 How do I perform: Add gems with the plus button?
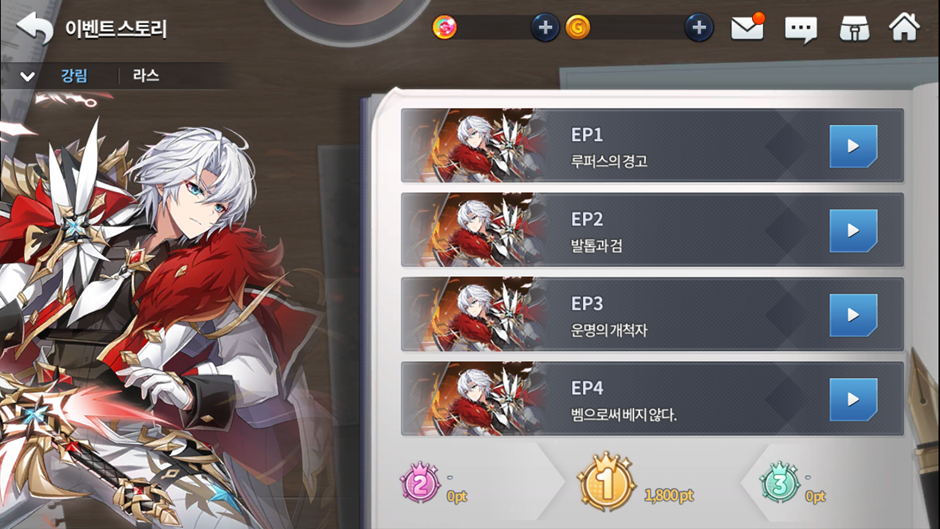tap(544, 28)
